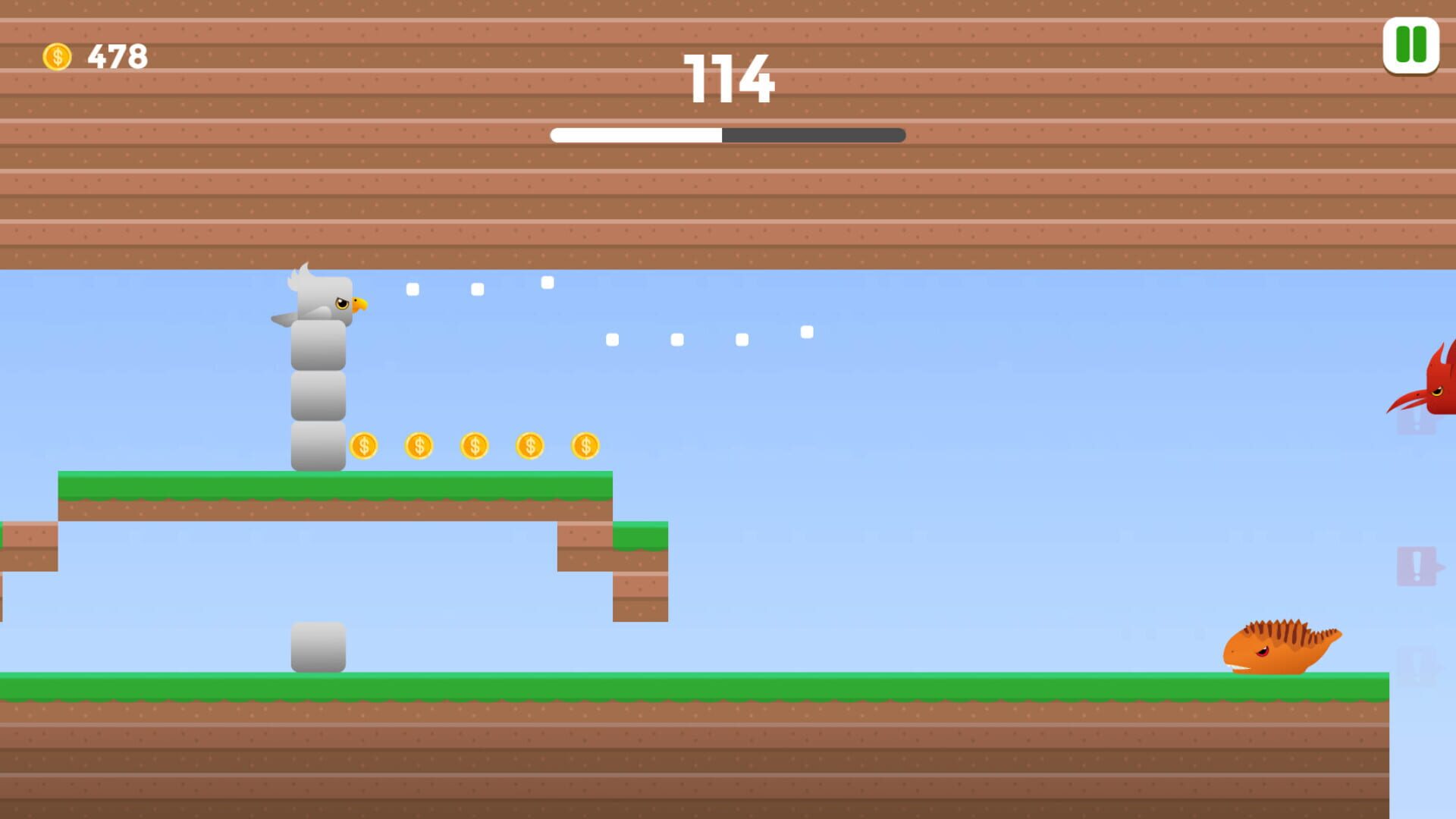1456x819 pixels.
Task: Select the coin count 478 display
Action: tap(114, 54)
